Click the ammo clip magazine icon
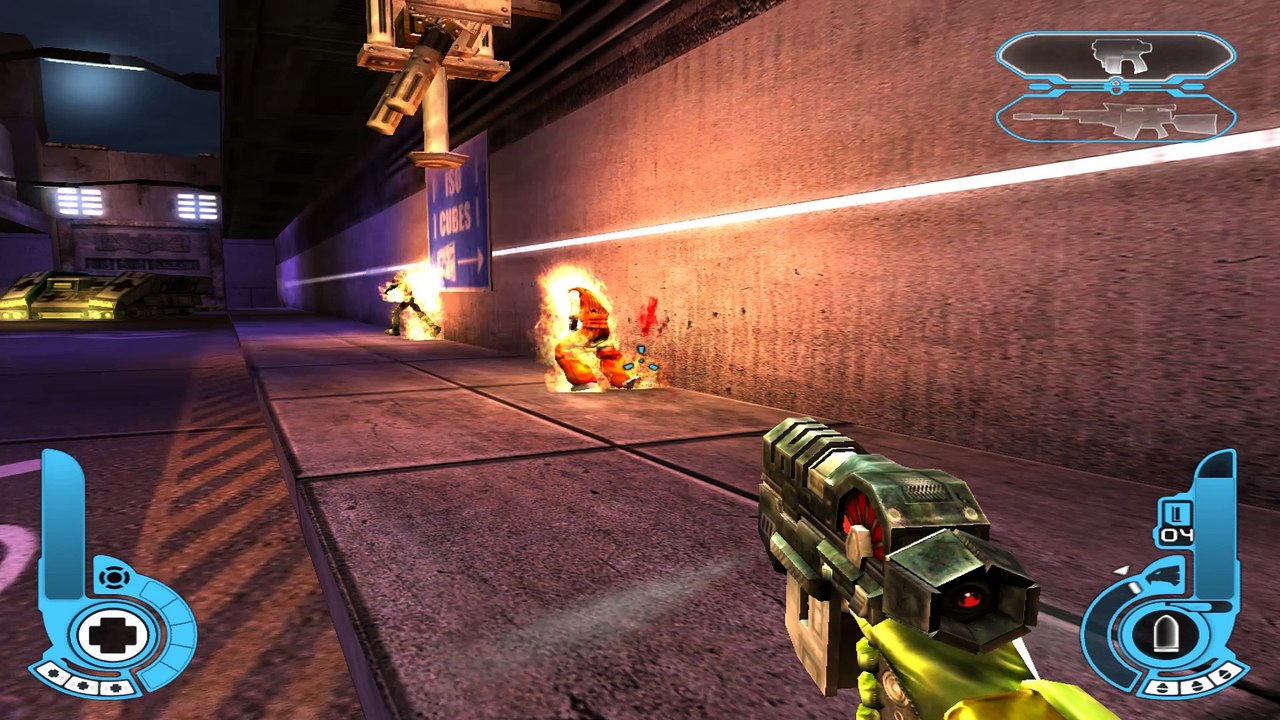This screenshot has width=1280, height=720. pyautogui.click(x=1175, y=513)
